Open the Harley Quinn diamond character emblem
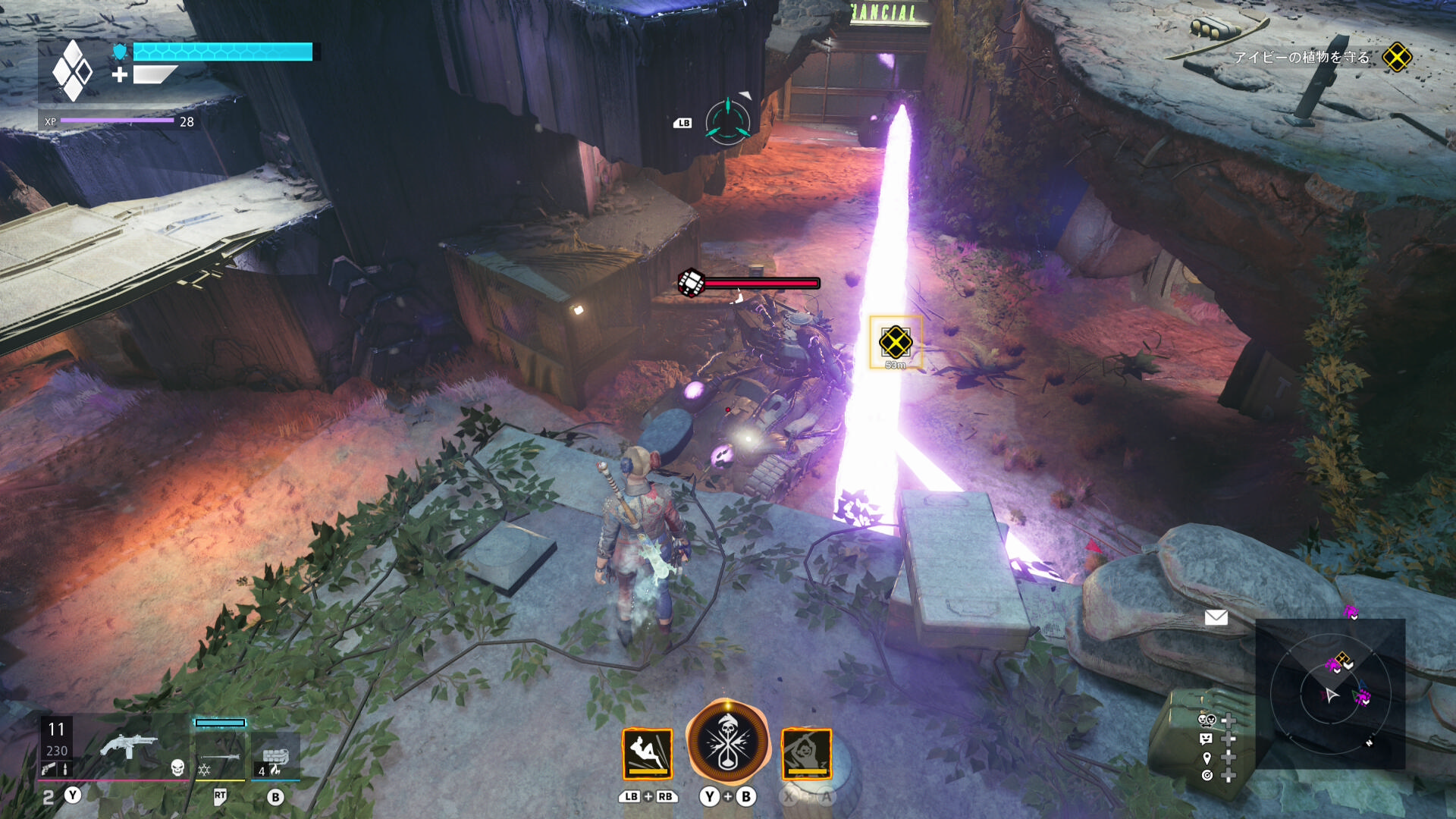Screen dimensions: 1456x819 pos(73,71)
